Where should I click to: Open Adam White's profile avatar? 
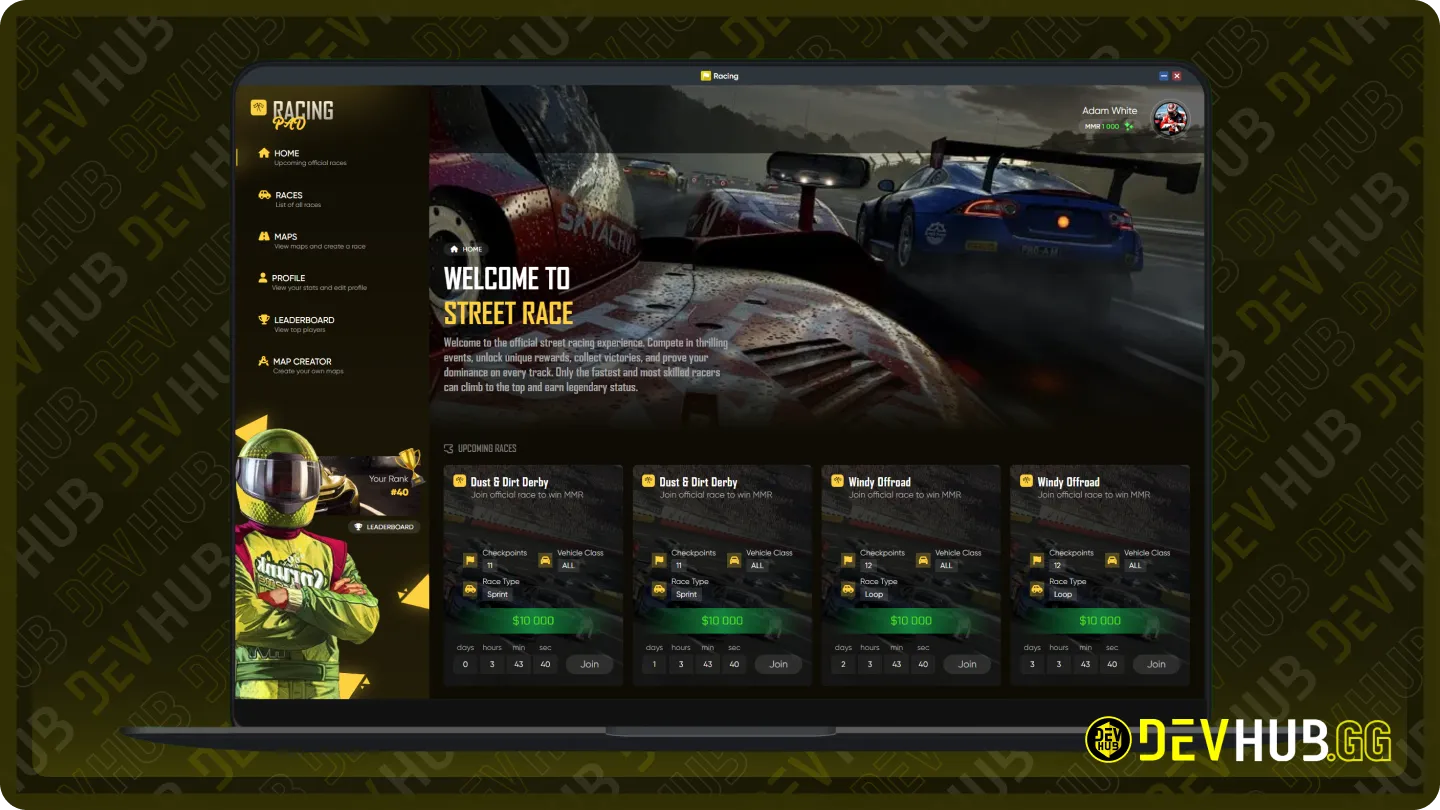click(1170, 118)
